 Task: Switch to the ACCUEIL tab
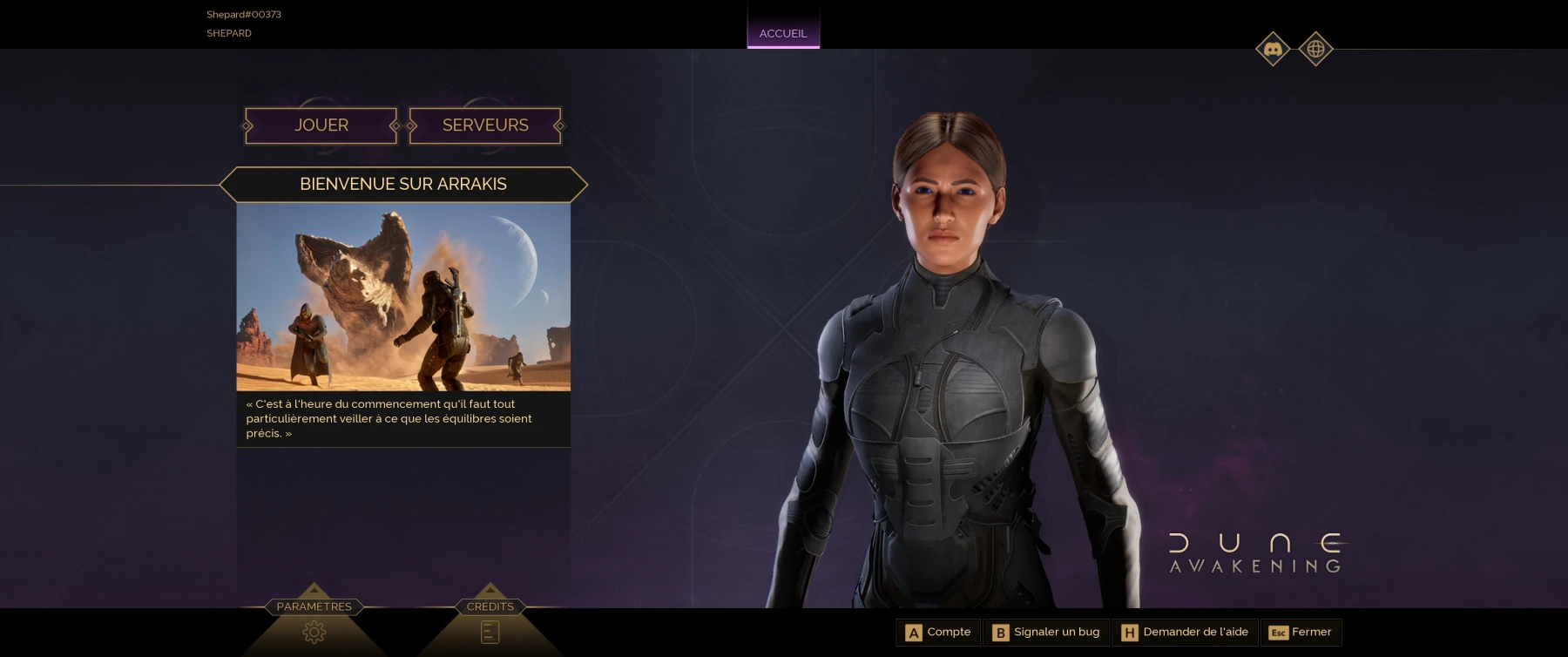coord(783,33)
